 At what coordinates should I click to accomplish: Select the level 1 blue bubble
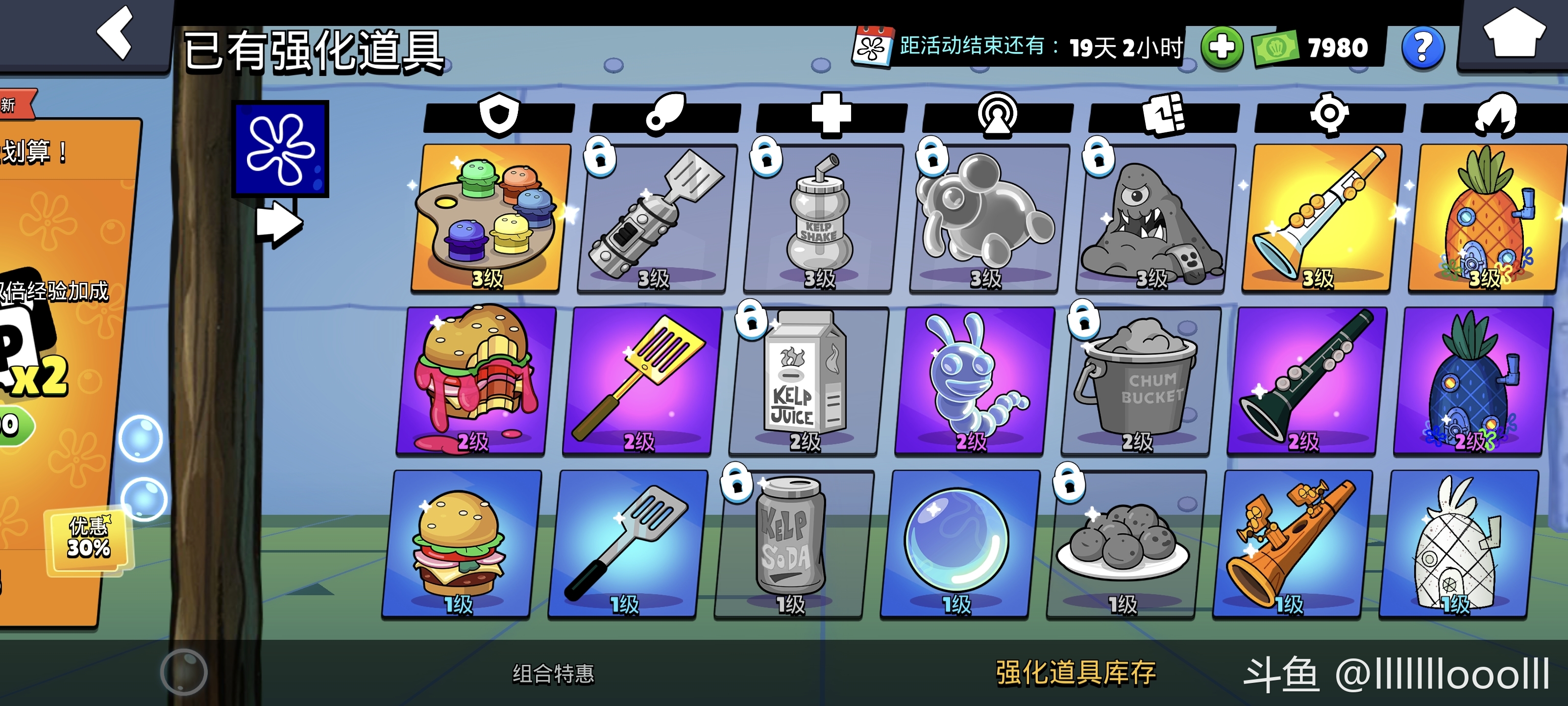coord(958,544)
